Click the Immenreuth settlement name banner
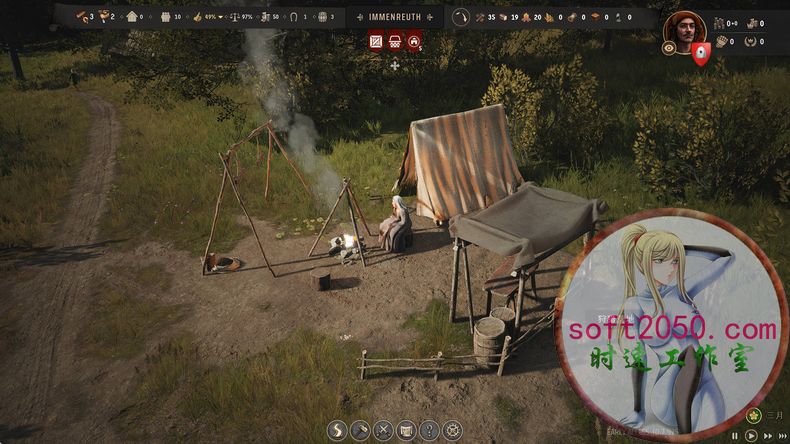The height and width of the screenshot is (444, 790). 394,17
